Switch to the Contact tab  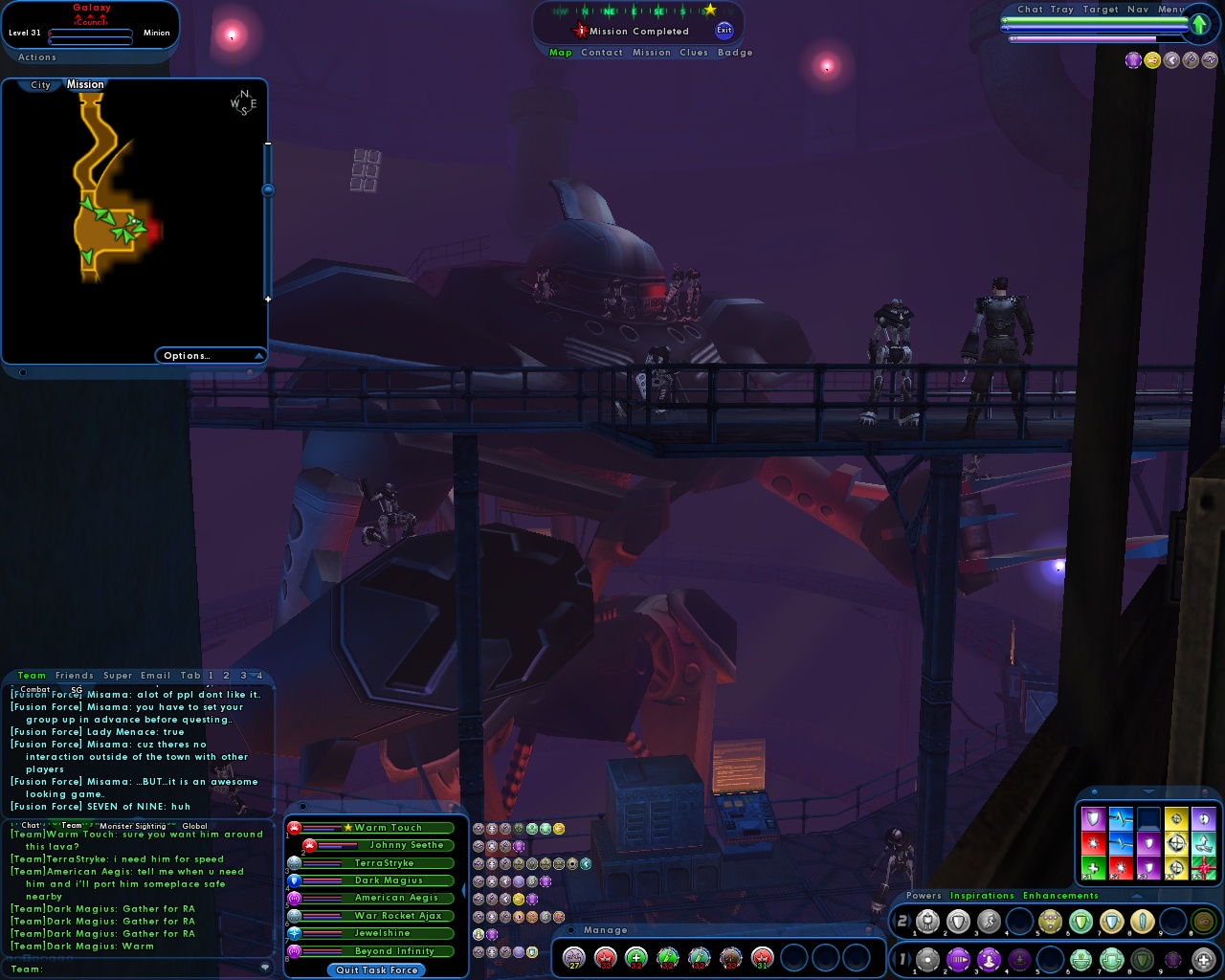pos(602,53)
